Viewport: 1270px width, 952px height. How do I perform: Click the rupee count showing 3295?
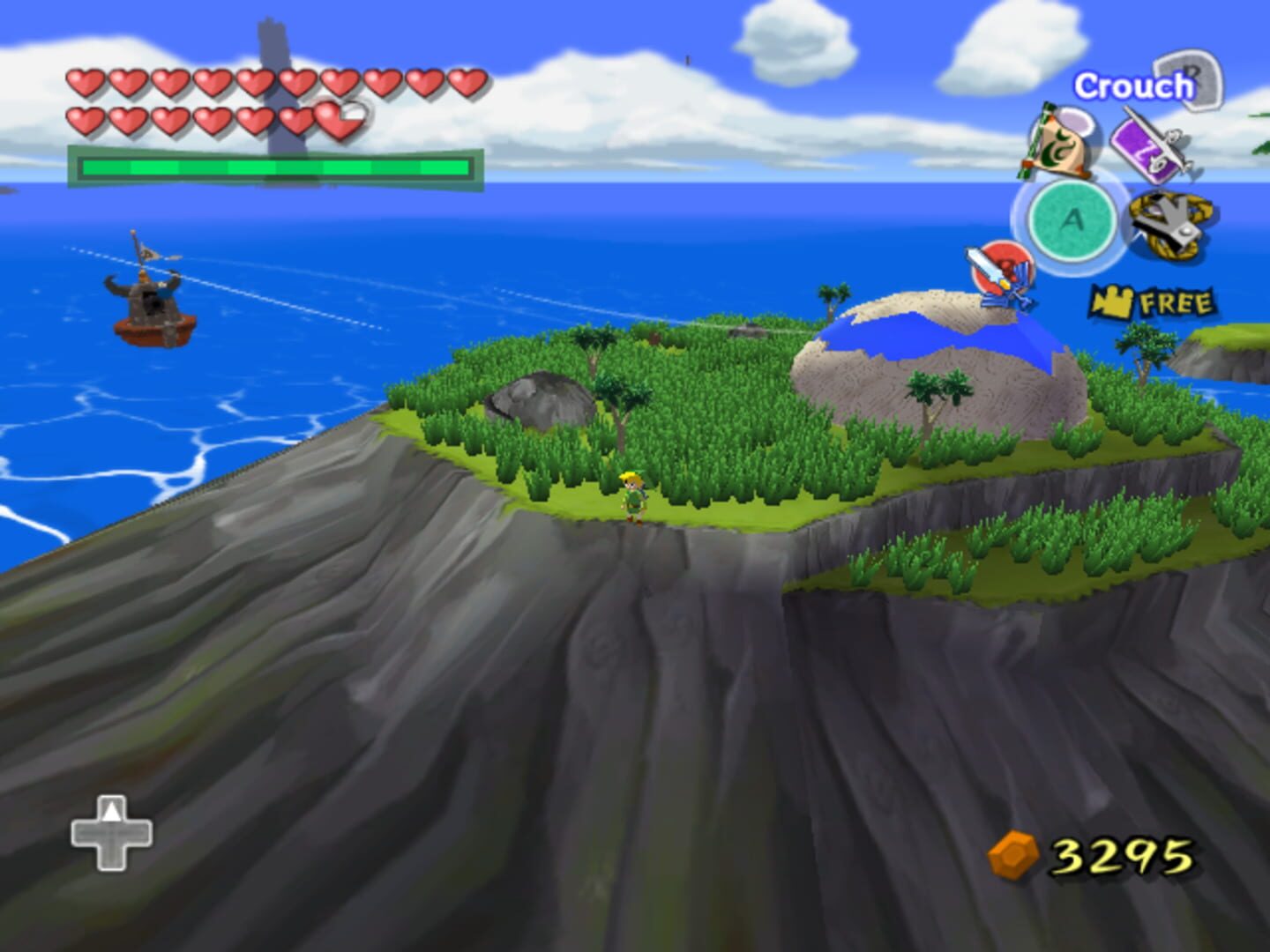point(1118,853)
